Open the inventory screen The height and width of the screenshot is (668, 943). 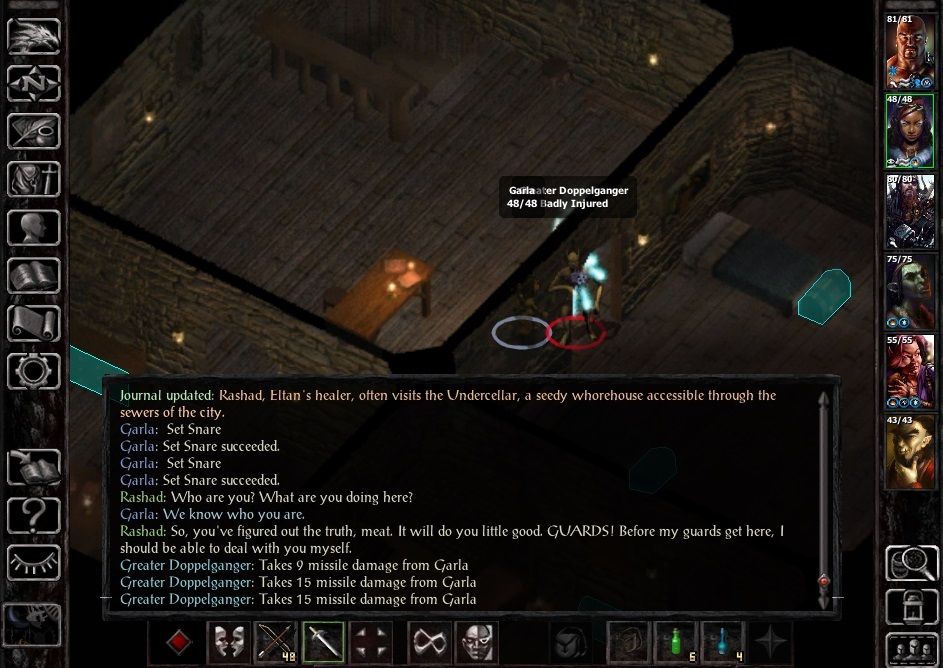coord(34,180)
